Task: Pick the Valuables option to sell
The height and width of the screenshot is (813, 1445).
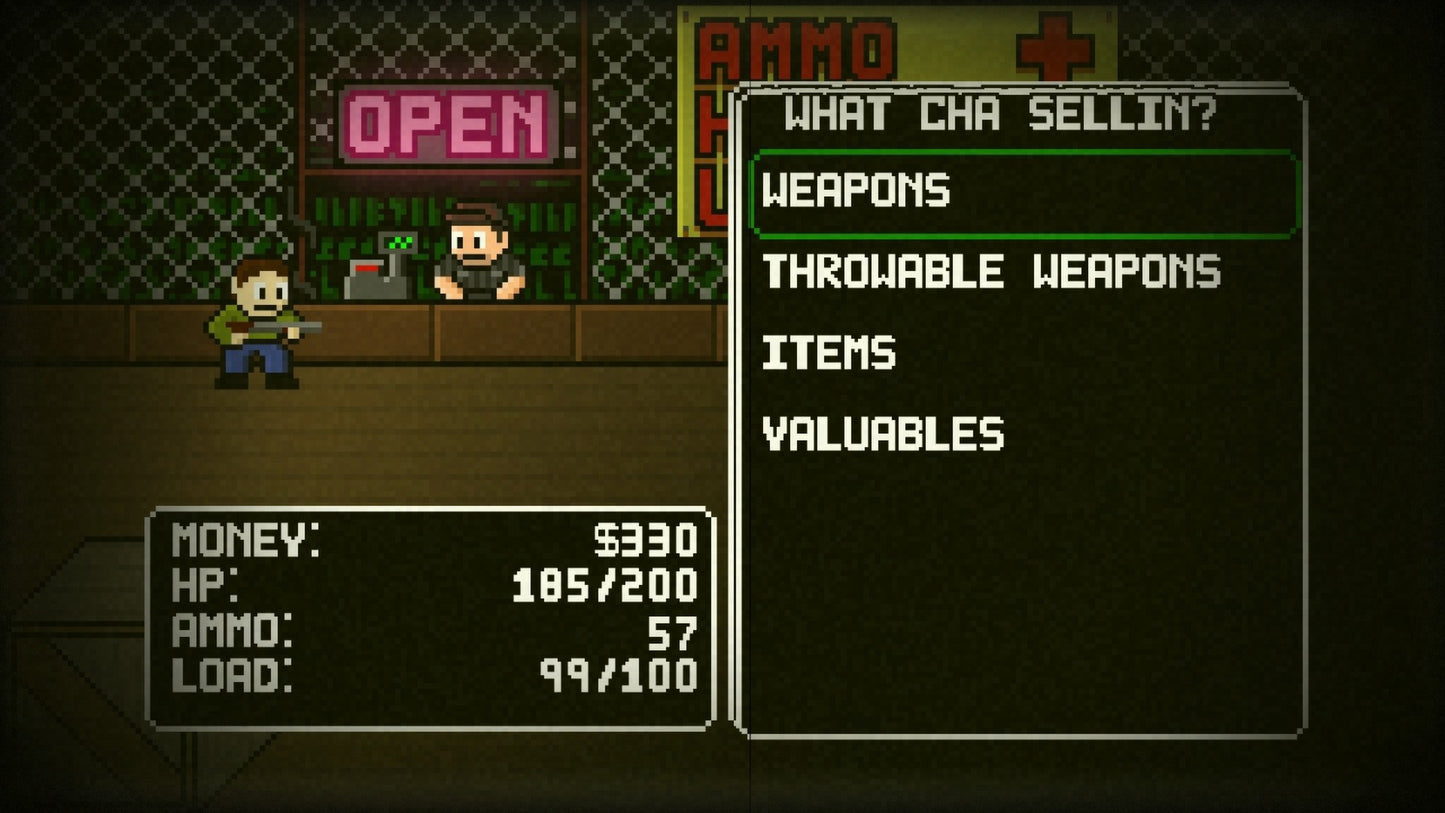Action: click(883, 434)
